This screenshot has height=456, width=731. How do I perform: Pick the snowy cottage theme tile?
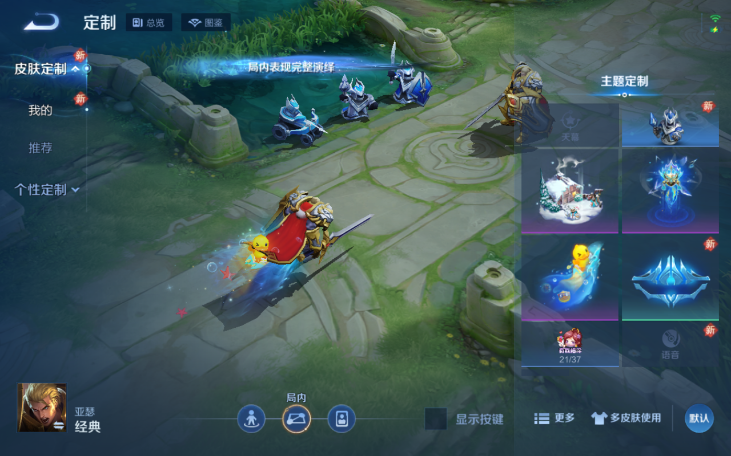(x=569, y=192)
